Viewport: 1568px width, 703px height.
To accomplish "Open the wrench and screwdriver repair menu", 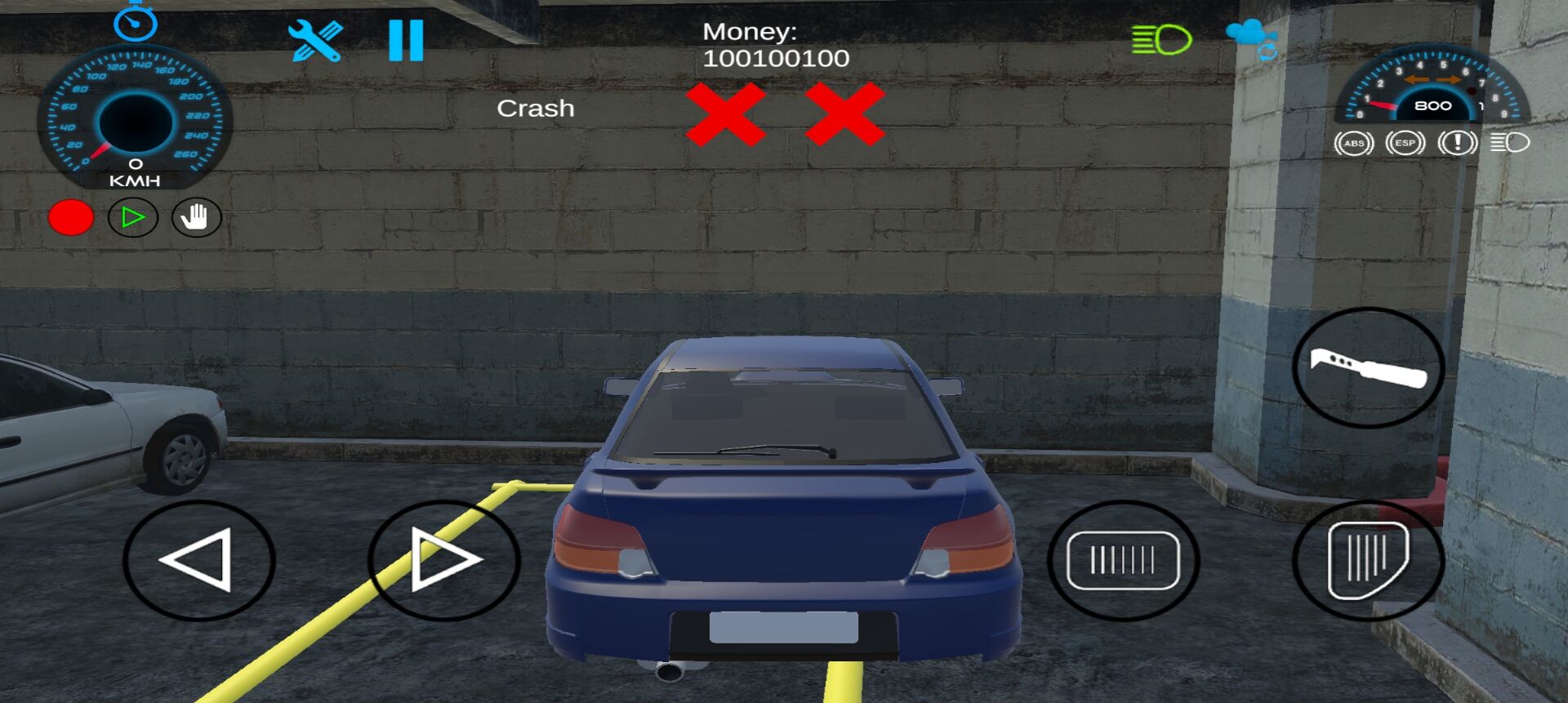I will pos(315,41).
